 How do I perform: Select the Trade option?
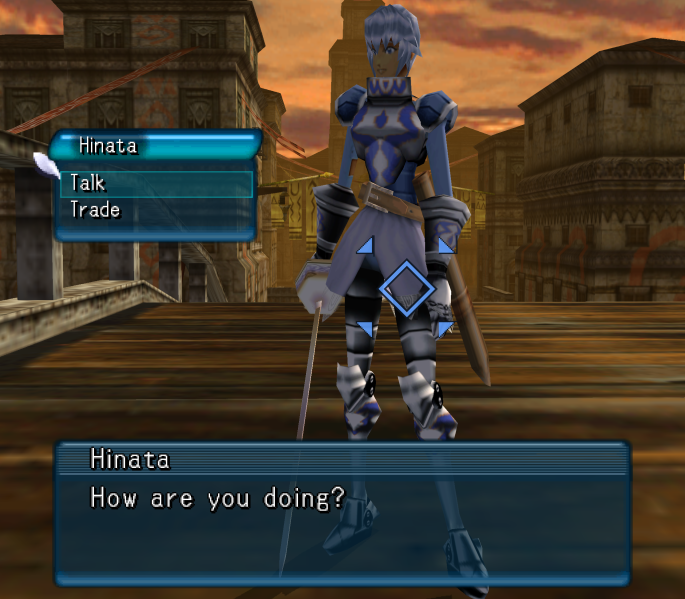tap(95, 210)
